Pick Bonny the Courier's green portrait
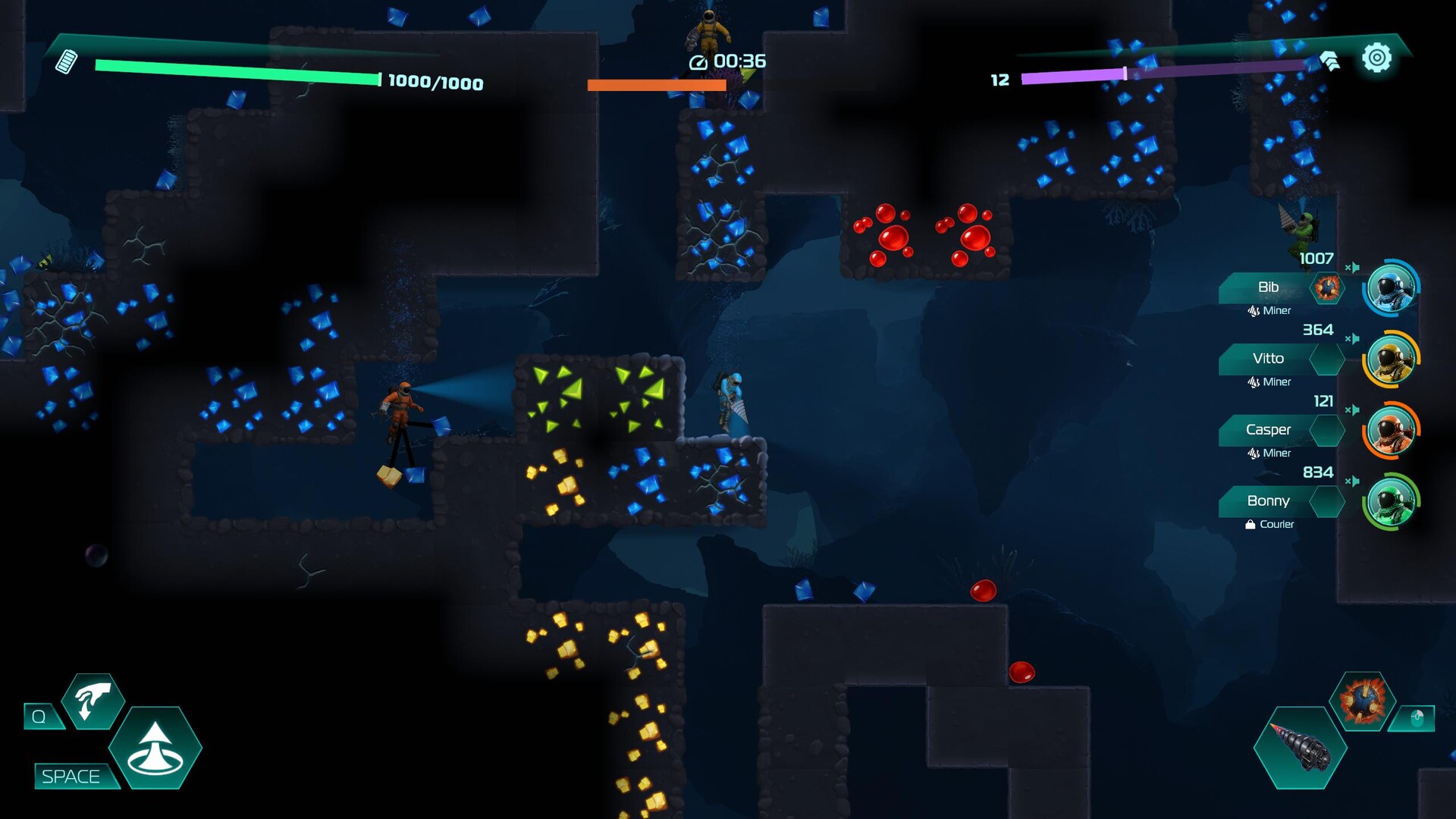Screen dimensions: 1456x819 click(1391, 502)
